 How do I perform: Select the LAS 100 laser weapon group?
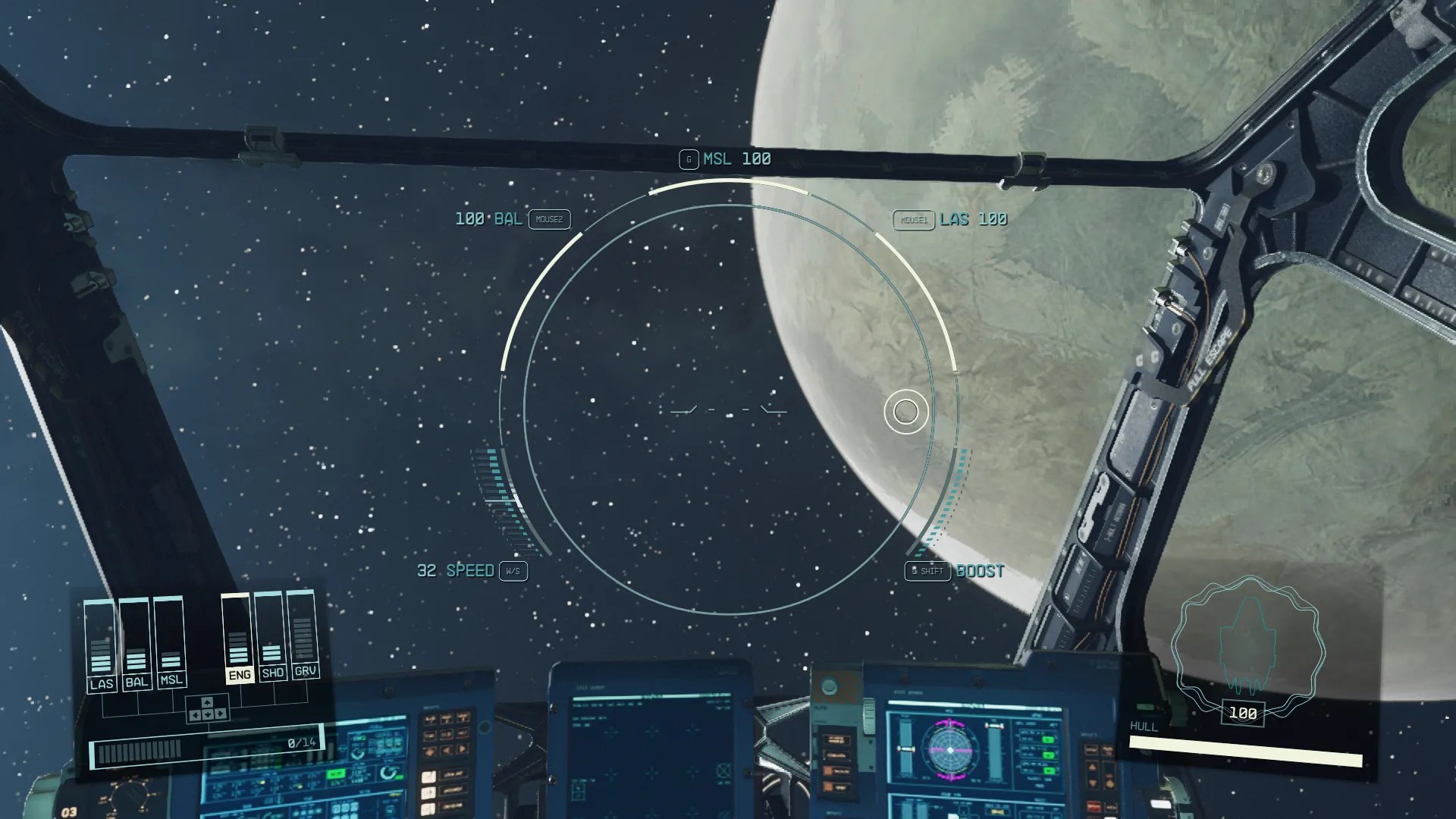(973, 219)
